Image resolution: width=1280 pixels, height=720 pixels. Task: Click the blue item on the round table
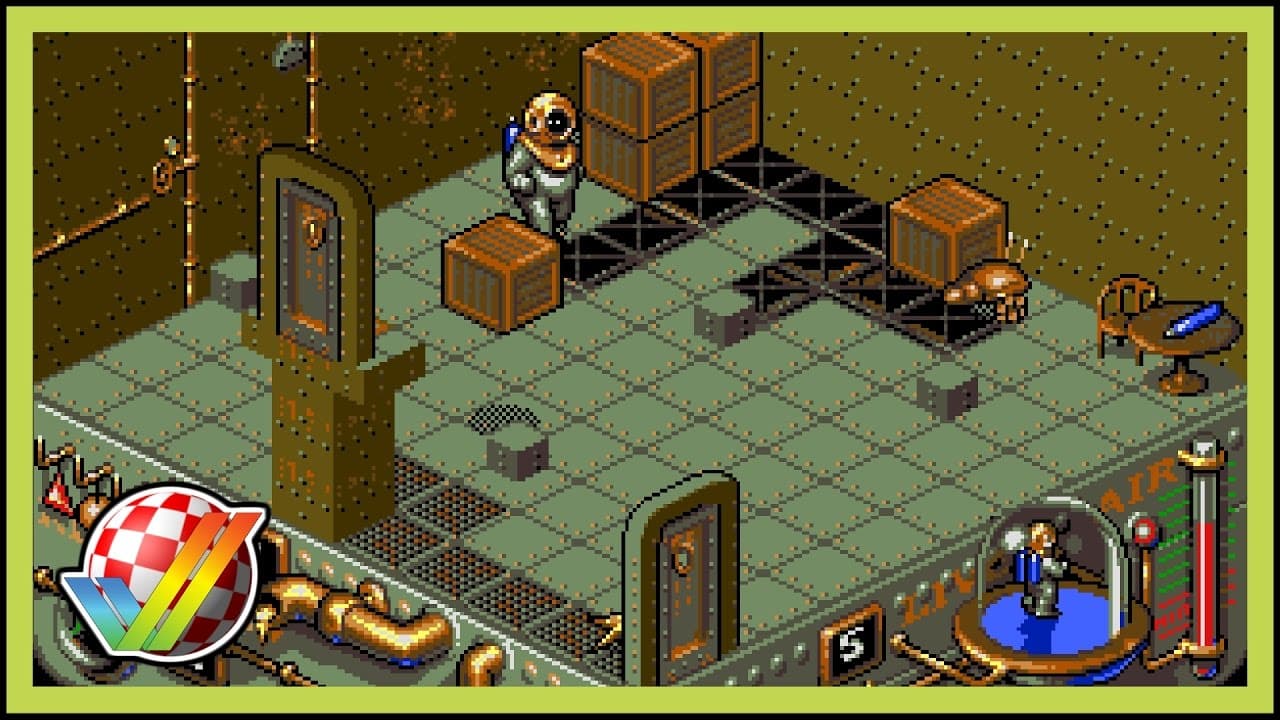coord(1190,320)
